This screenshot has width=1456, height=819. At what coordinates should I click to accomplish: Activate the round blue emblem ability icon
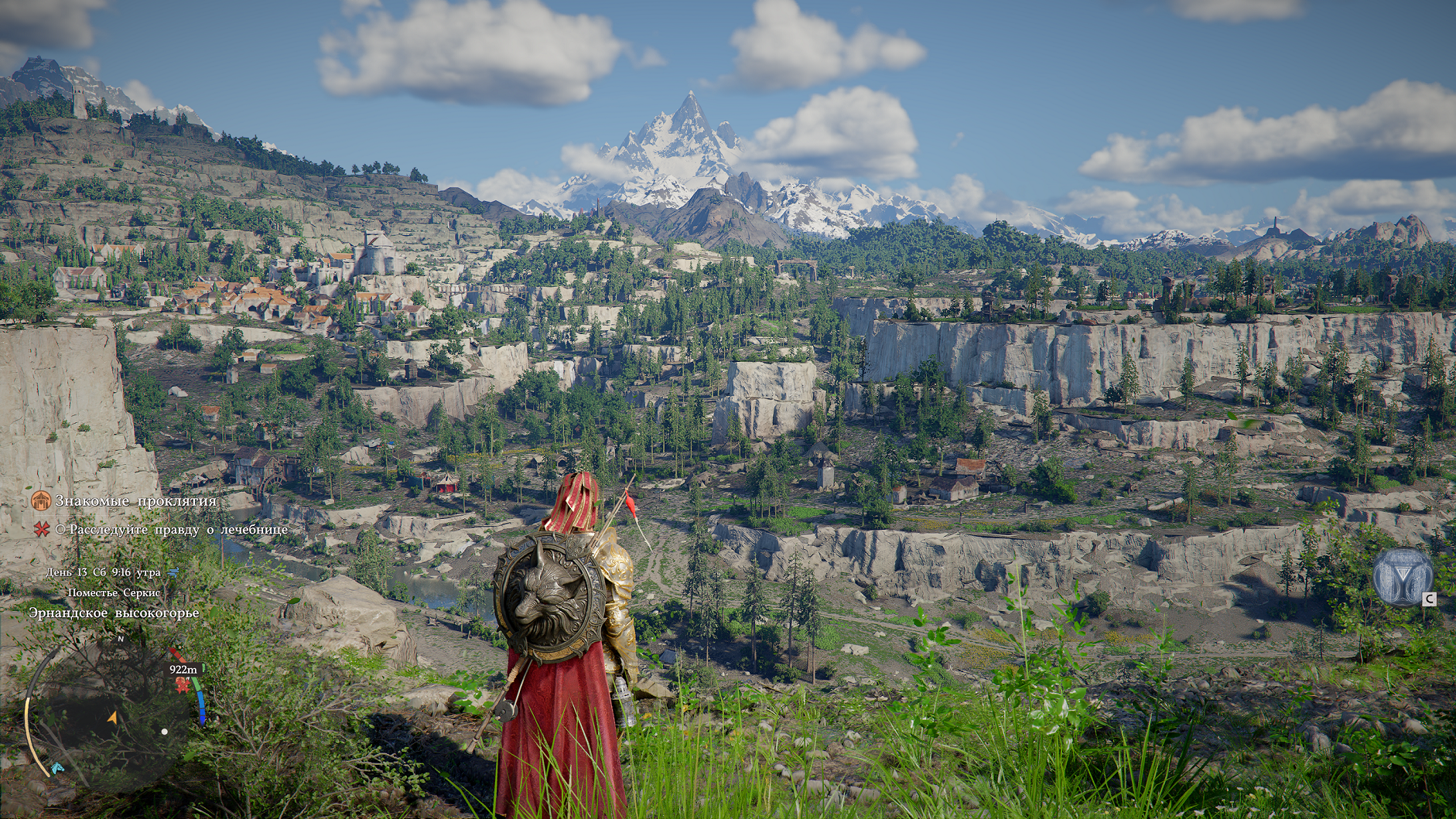(1402, 575)
